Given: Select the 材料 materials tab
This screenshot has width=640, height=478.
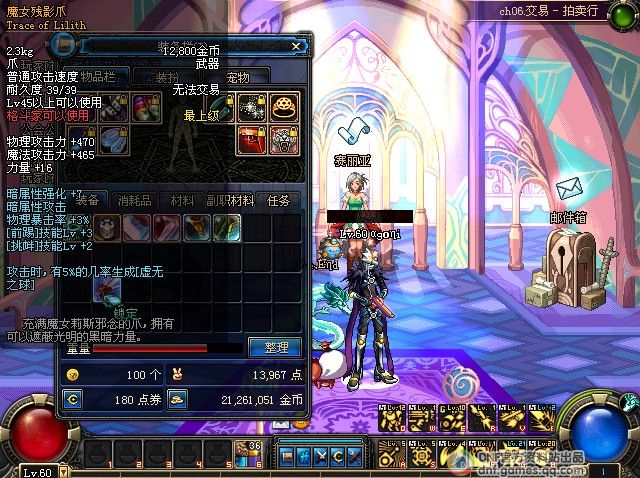Looking at the screenshot, I should [x=183, y=200].
